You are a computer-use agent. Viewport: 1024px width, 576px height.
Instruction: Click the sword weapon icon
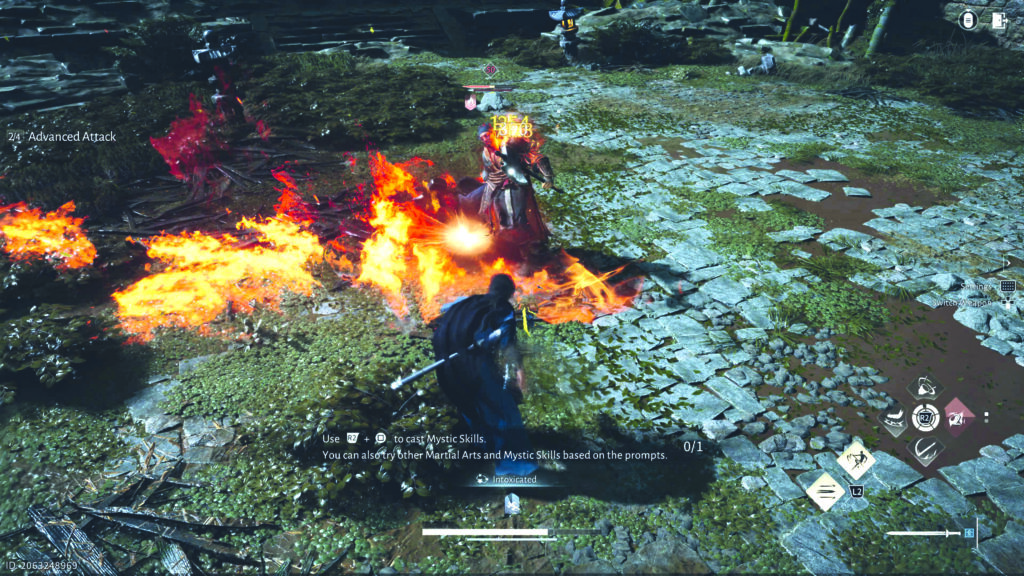click(x=925, y=534)
